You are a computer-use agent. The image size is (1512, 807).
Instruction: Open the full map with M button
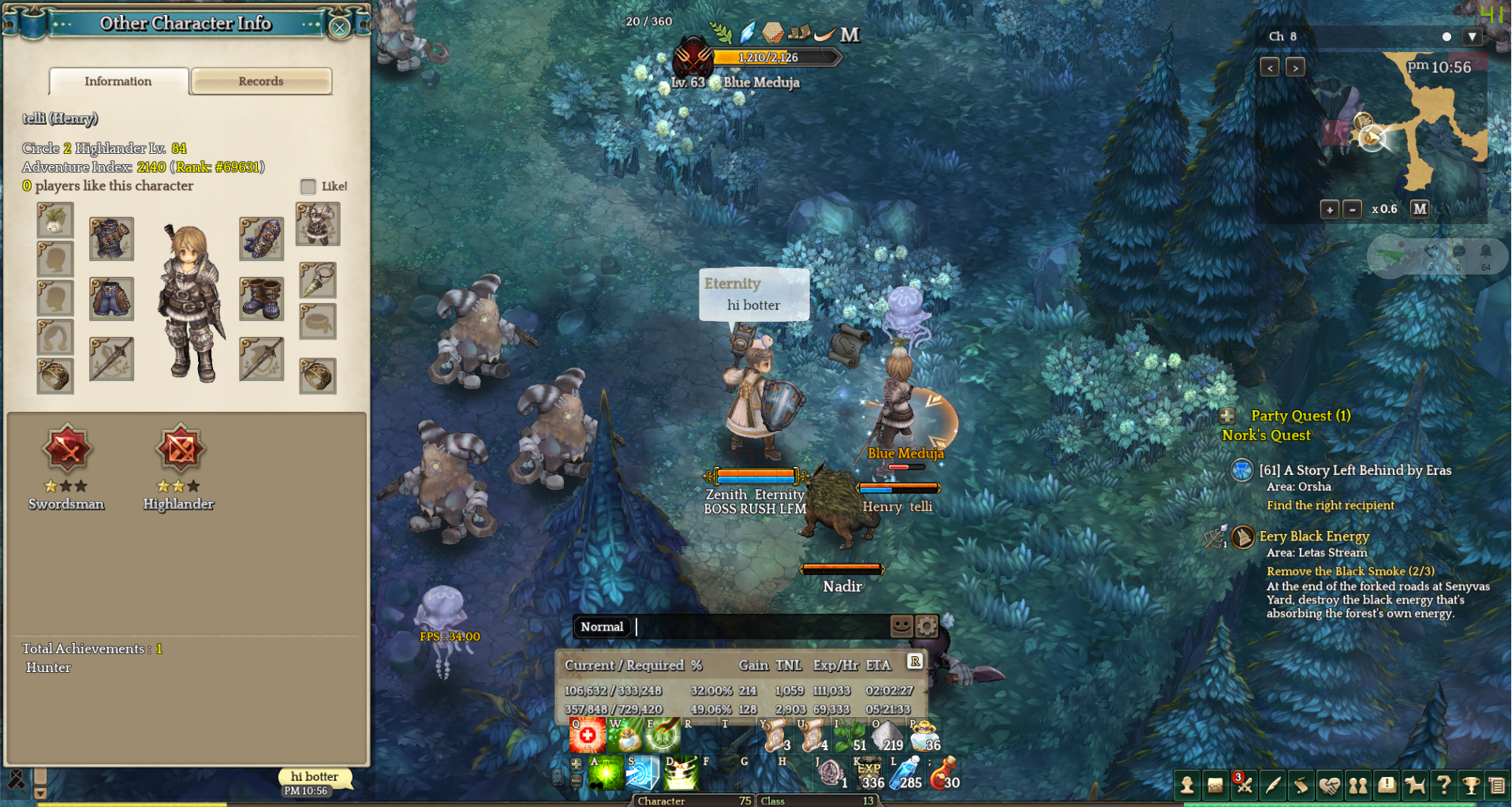tap(1420, 209)
